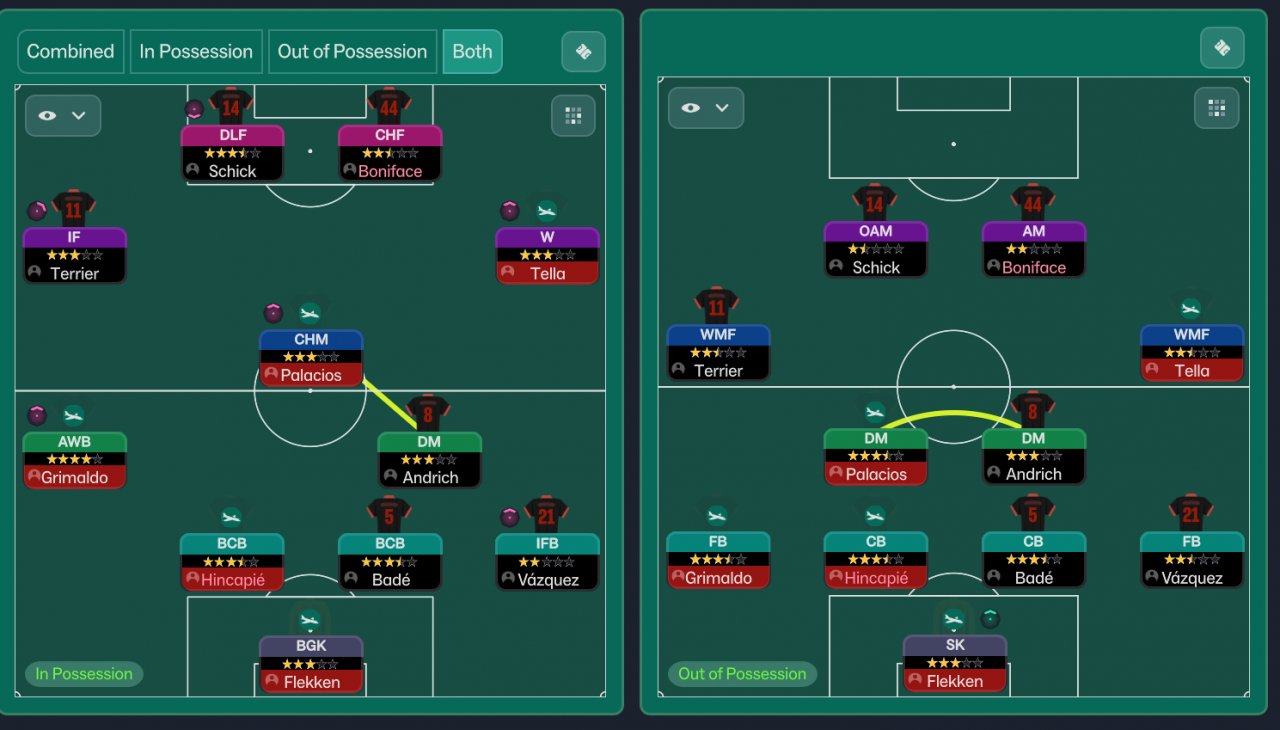Image resolution: width=1280 pixels, height=730 pixels.
Task: Open the eye visibility dropdown on left pitch
Action: pos(63,116)
